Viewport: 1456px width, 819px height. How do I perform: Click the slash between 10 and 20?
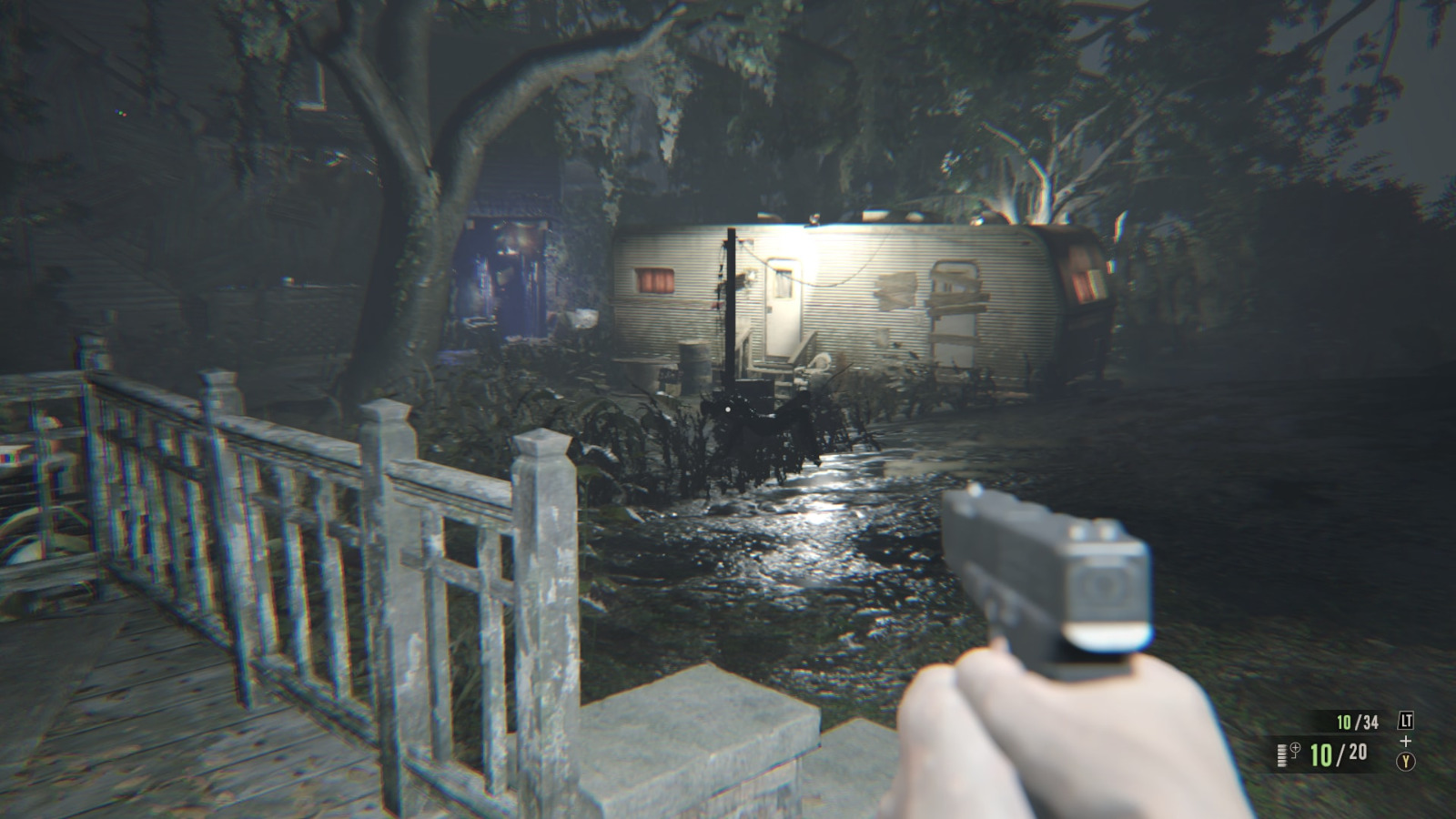[1339, 756]
